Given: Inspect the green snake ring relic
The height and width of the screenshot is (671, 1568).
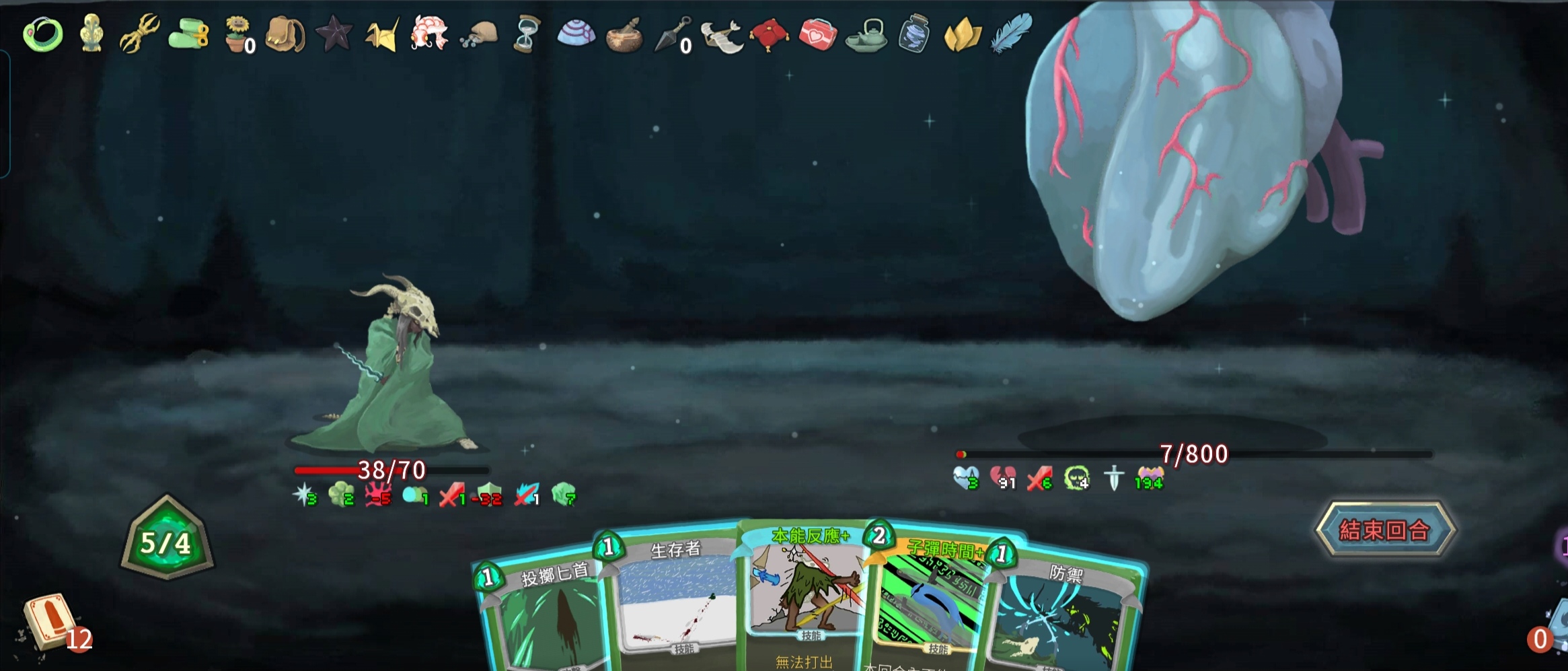Looking at the screenshot, I should click(x=43, y=34).
